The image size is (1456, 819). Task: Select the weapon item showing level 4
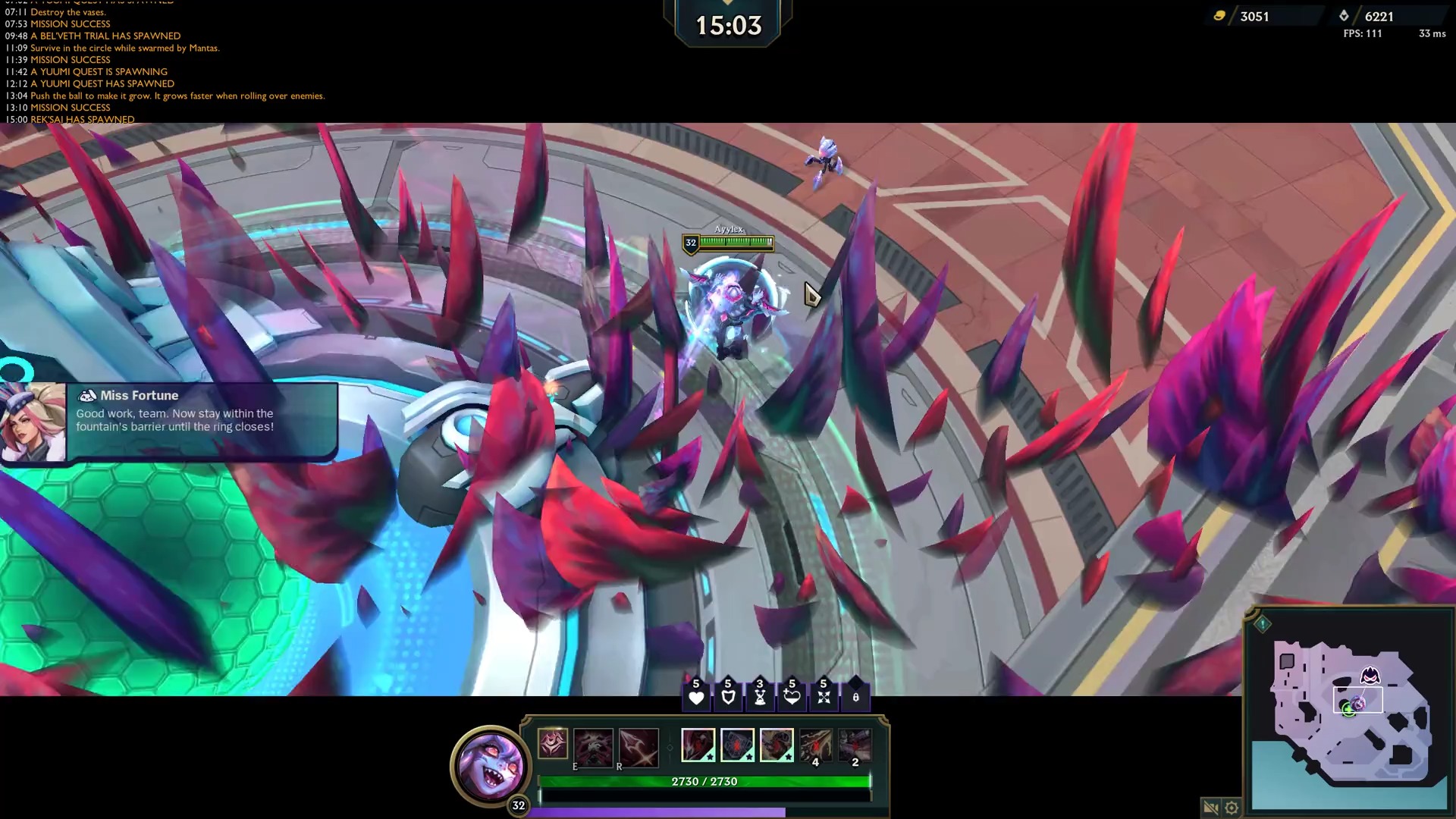click(x=815, y=746)
